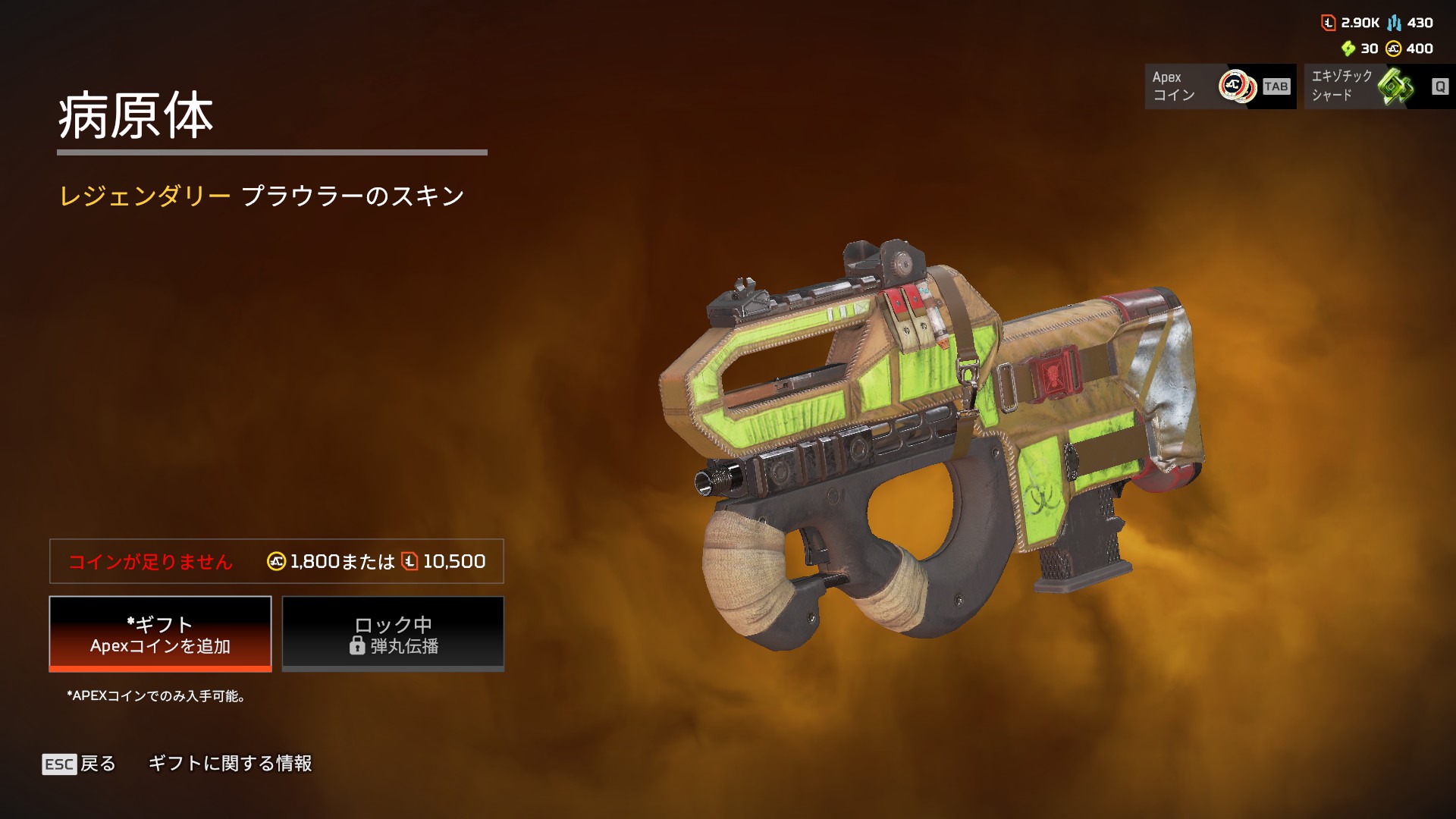Open the Apex コイン purchase tab
The image size is (1456, 819).
1219,86
